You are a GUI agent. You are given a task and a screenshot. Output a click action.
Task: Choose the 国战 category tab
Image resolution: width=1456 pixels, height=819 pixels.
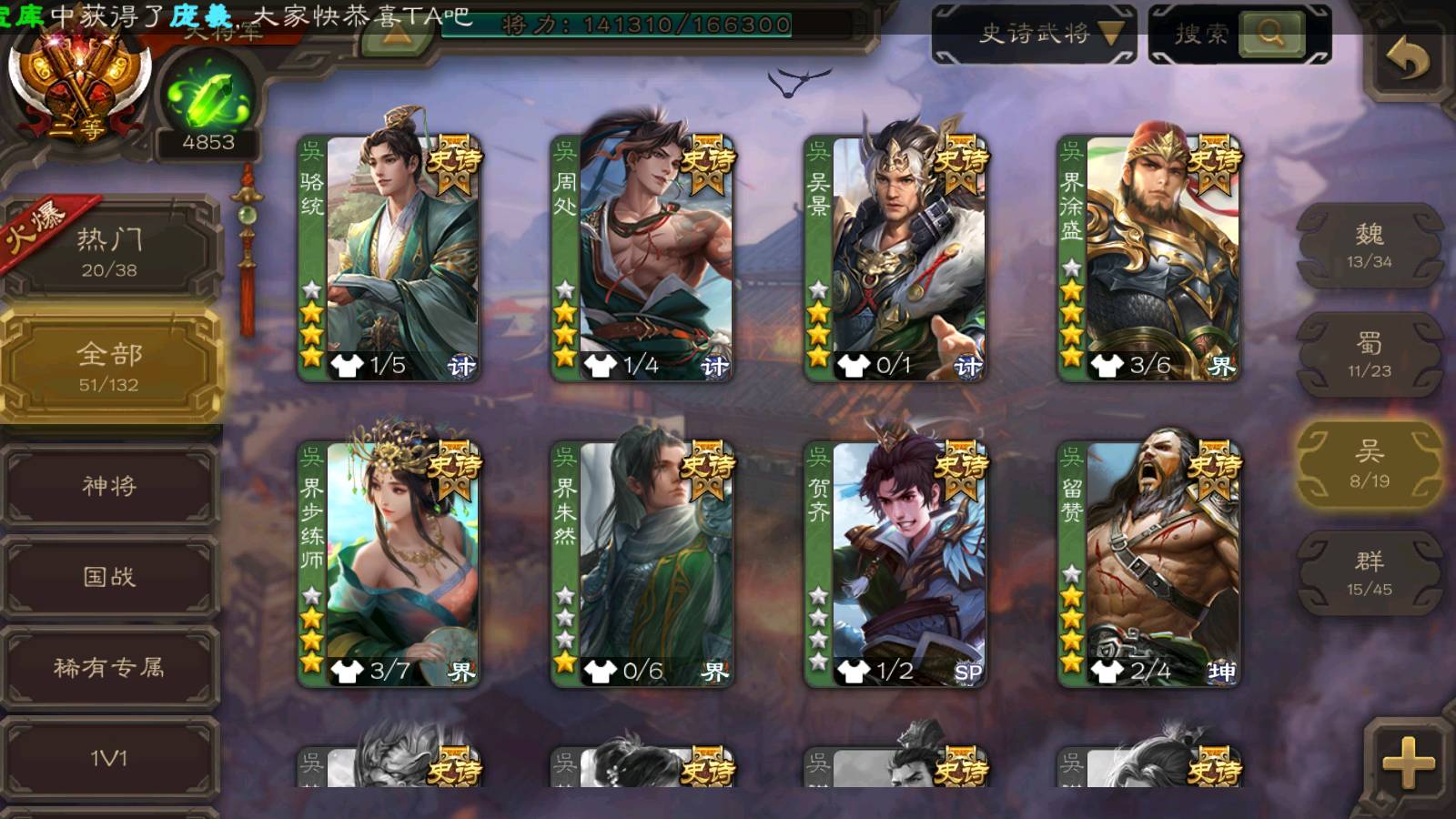[x=109, y=577]
